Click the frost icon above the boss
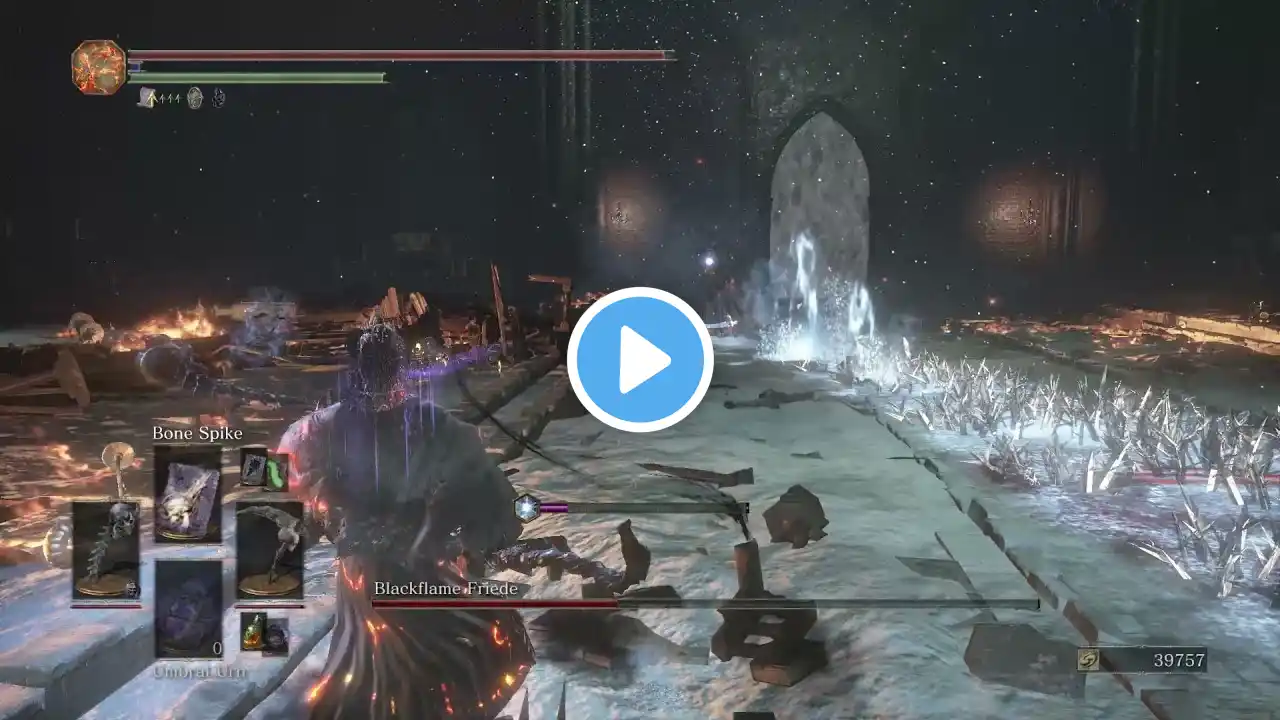Image resolution: width=1280 pixels, height=720 pixels. [526, 508]
